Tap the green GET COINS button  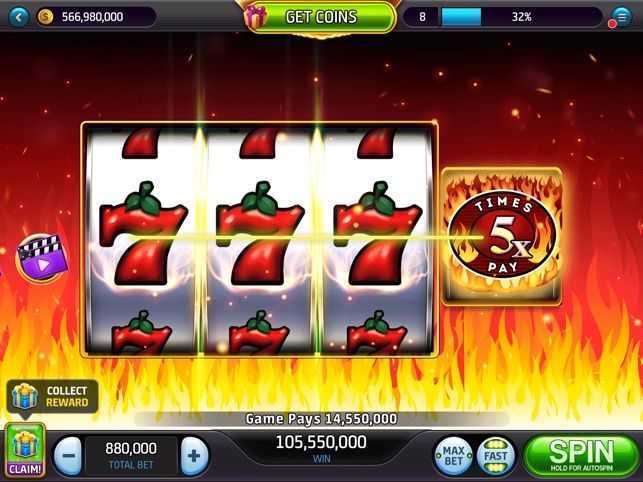click(x=320, y=16)
